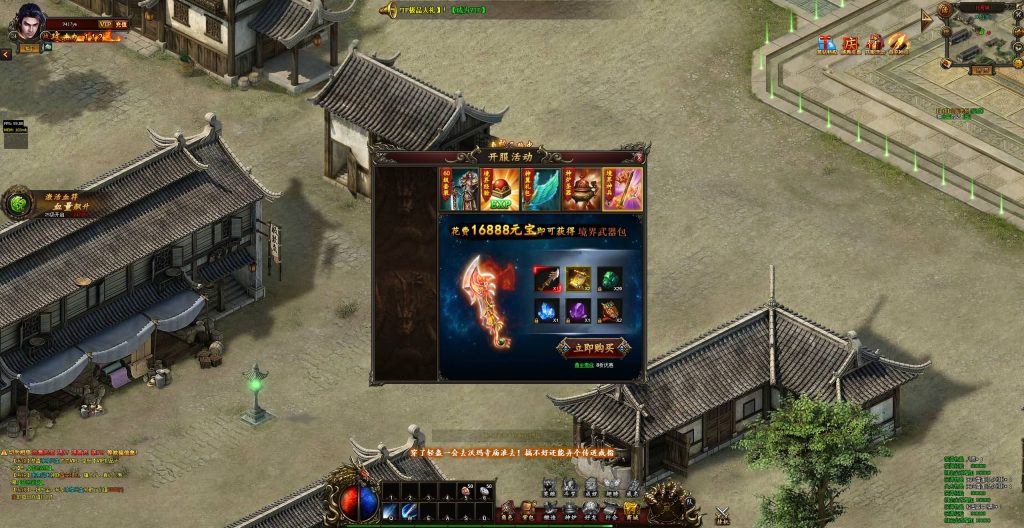This screenshot has height=528, width=1024.
Task: Open the golden 商城 shop icon
Action: pyautogui.click(x=631, y=510)
